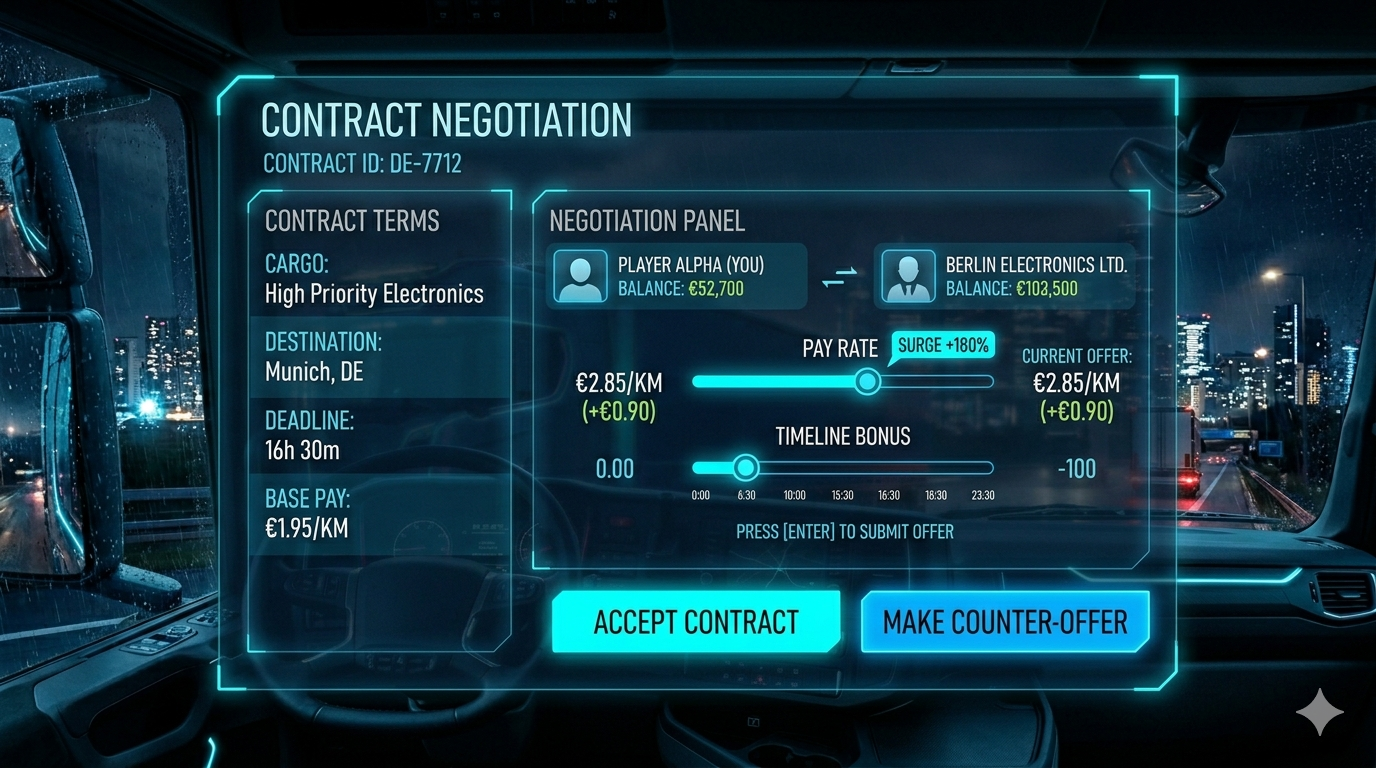This screenshot has width=1376, height=768.
Task: Select the High Priority Electronics cargo entry
Action: [371, 294]
